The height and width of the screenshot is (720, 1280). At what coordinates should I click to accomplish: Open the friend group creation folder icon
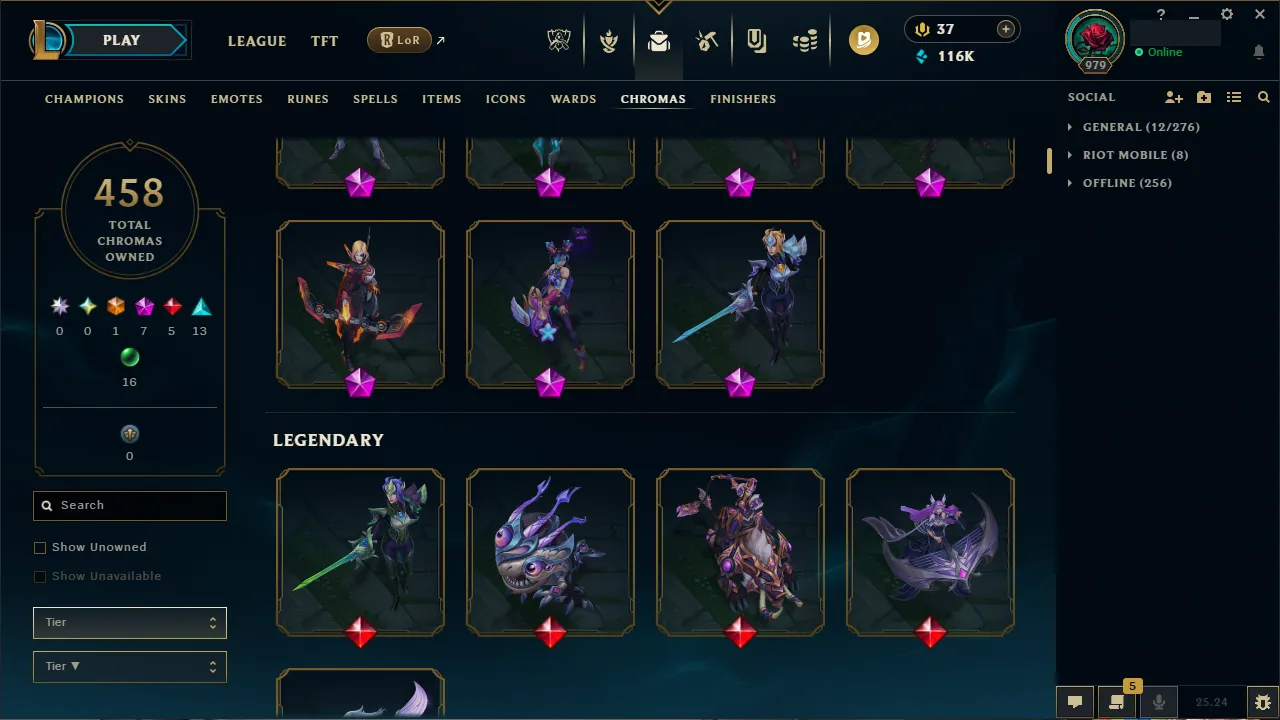click(1204, 97)
